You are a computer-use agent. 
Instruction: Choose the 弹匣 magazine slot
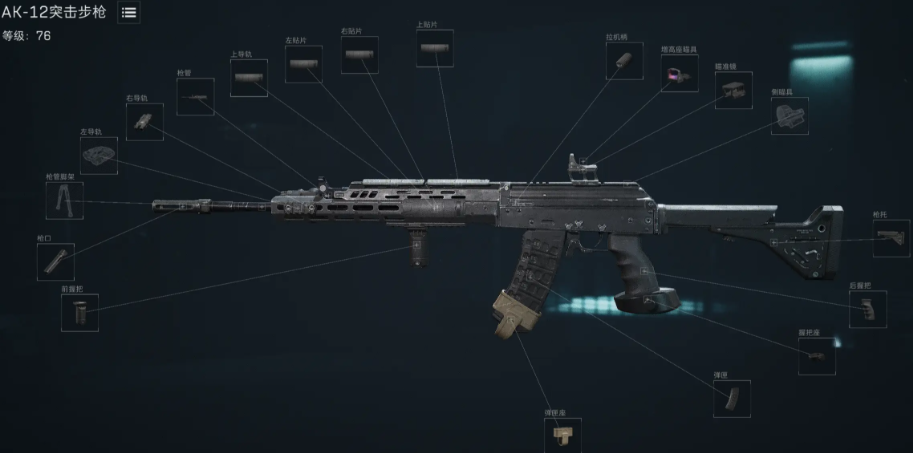point(732,398)
